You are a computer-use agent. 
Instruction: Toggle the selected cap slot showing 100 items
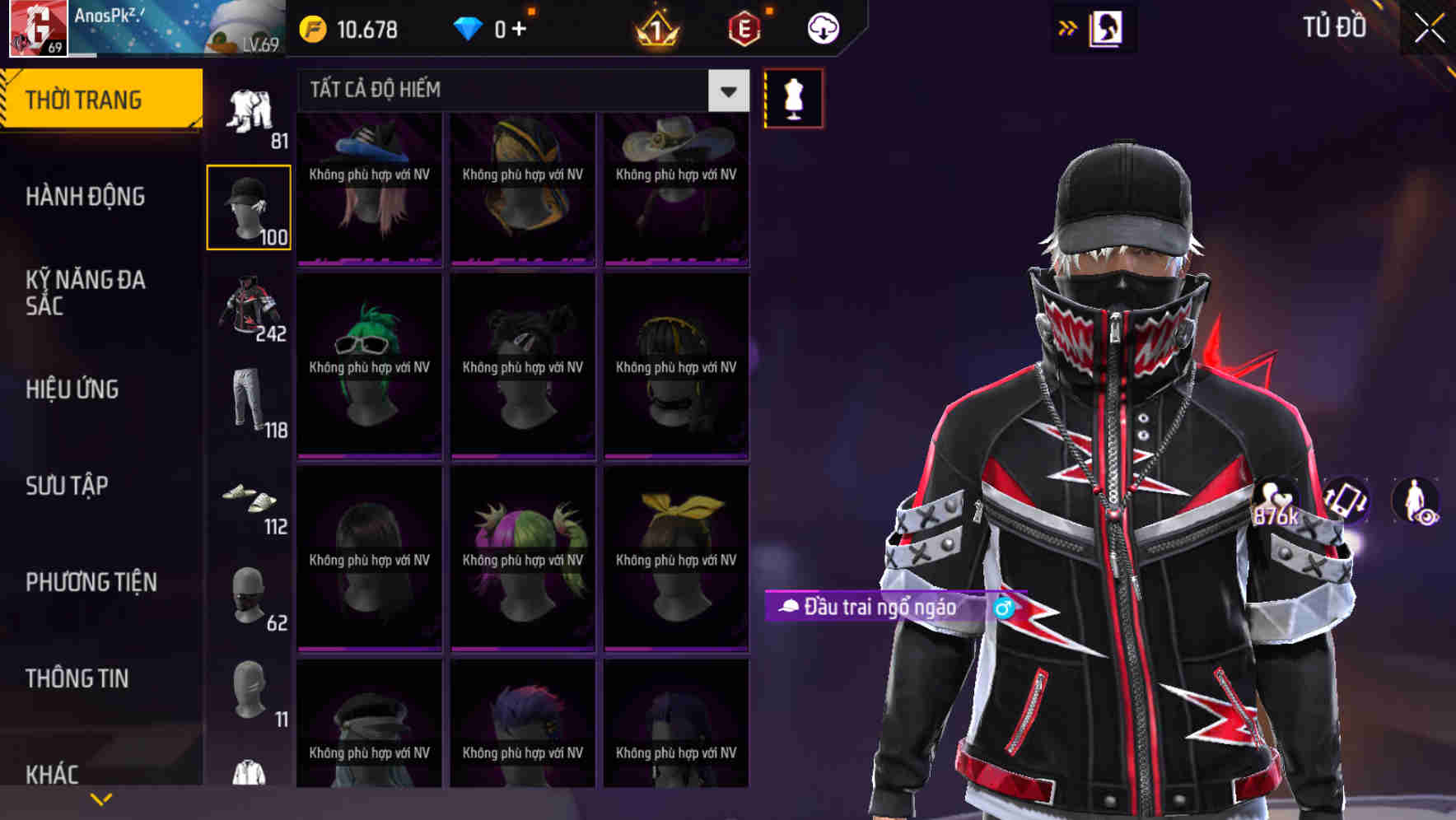[x=249, y=206]
